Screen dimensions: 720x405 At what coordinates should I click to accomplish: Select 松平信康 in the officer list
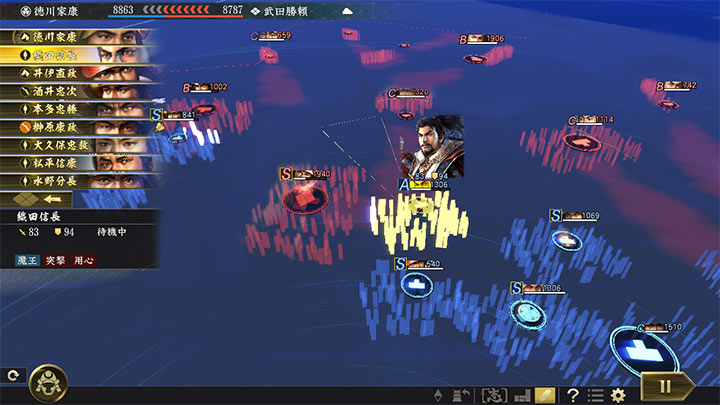point(78,163)
